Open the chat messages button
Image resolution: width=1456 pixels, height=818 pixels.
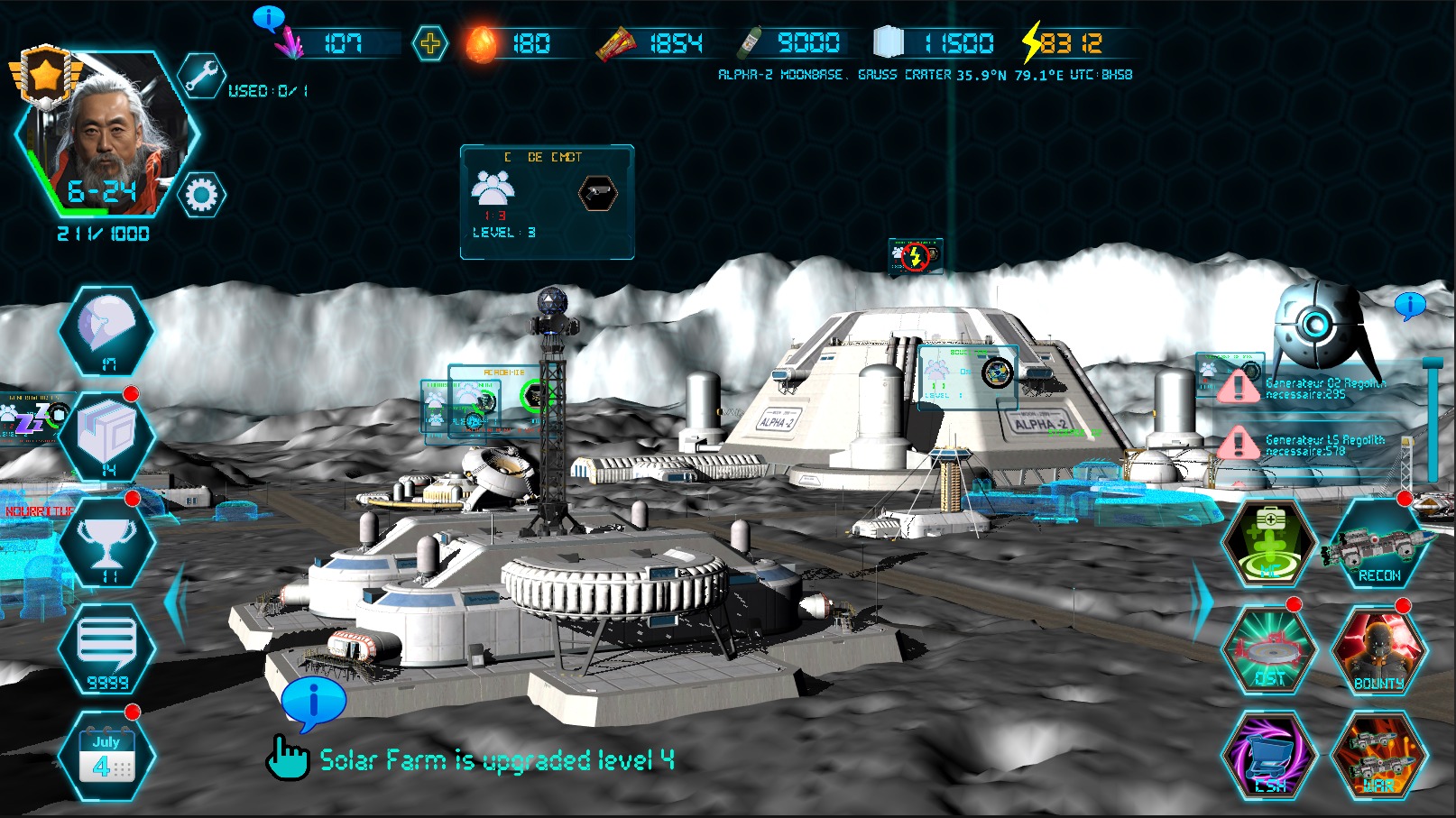pos(107,649)
